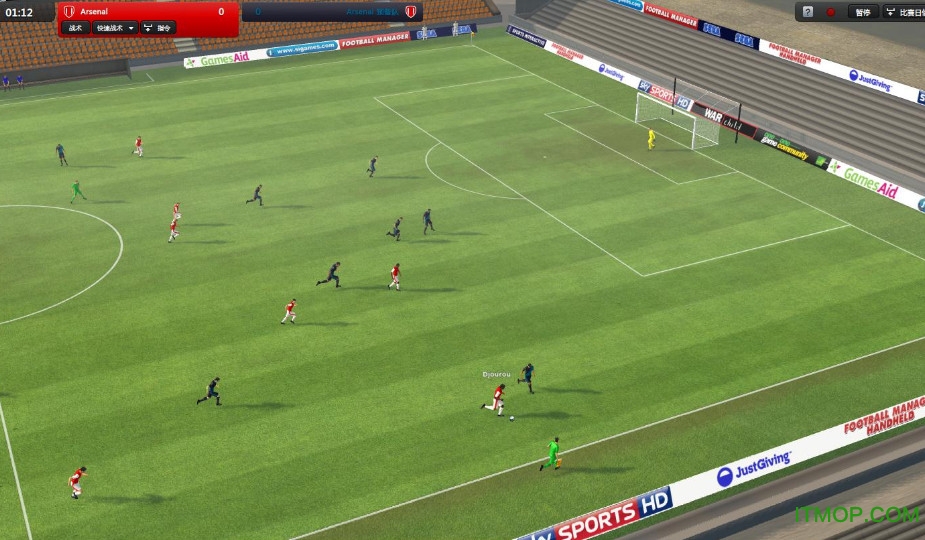The image size is (925, 540).
Task: Expand the 快速战术 quick tactics dropdown
Action: 114,28
